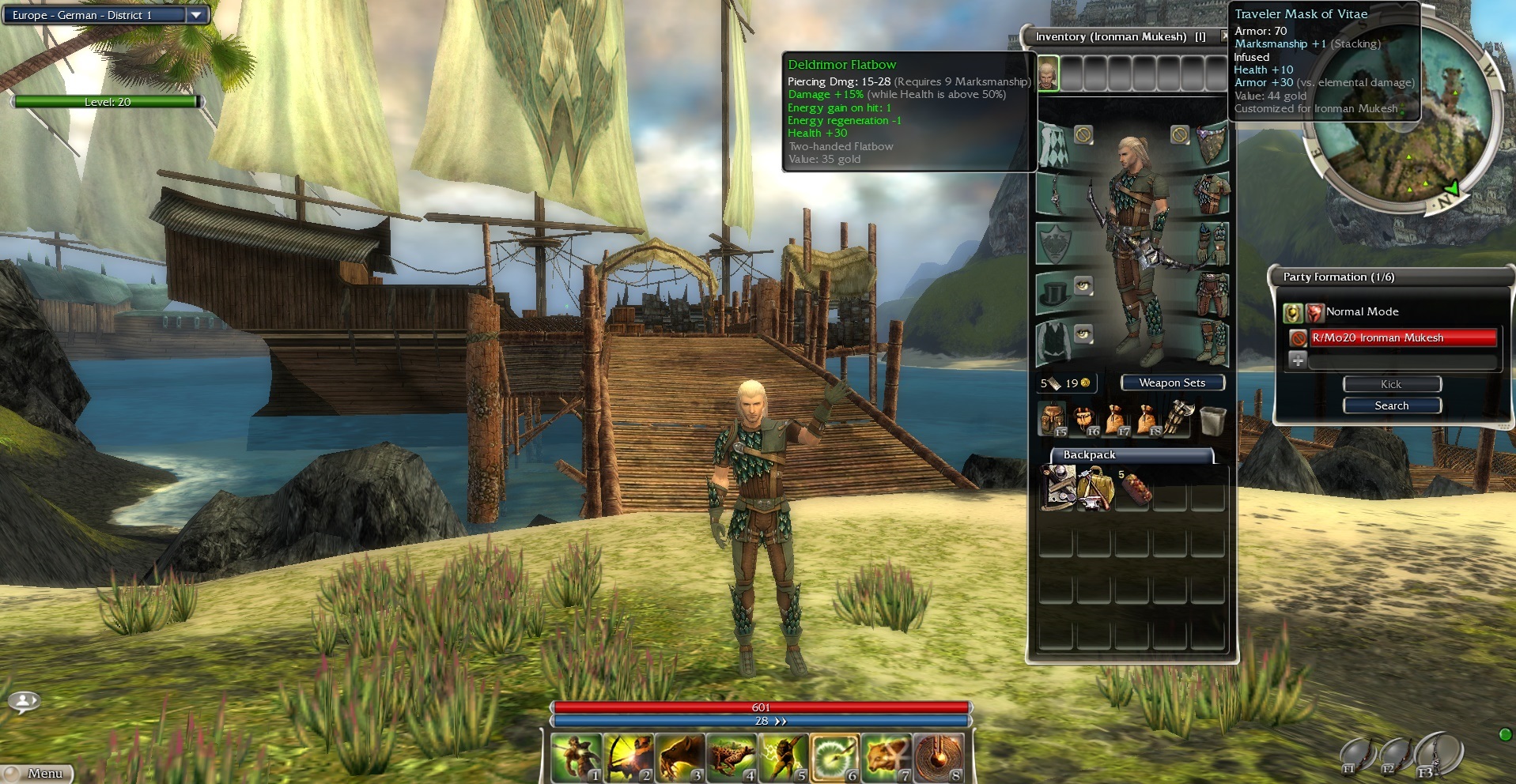Select the backpack bag icon labeled F5
The width and height of the screenshot is (1516, 784).
[x=1052, y=419]
